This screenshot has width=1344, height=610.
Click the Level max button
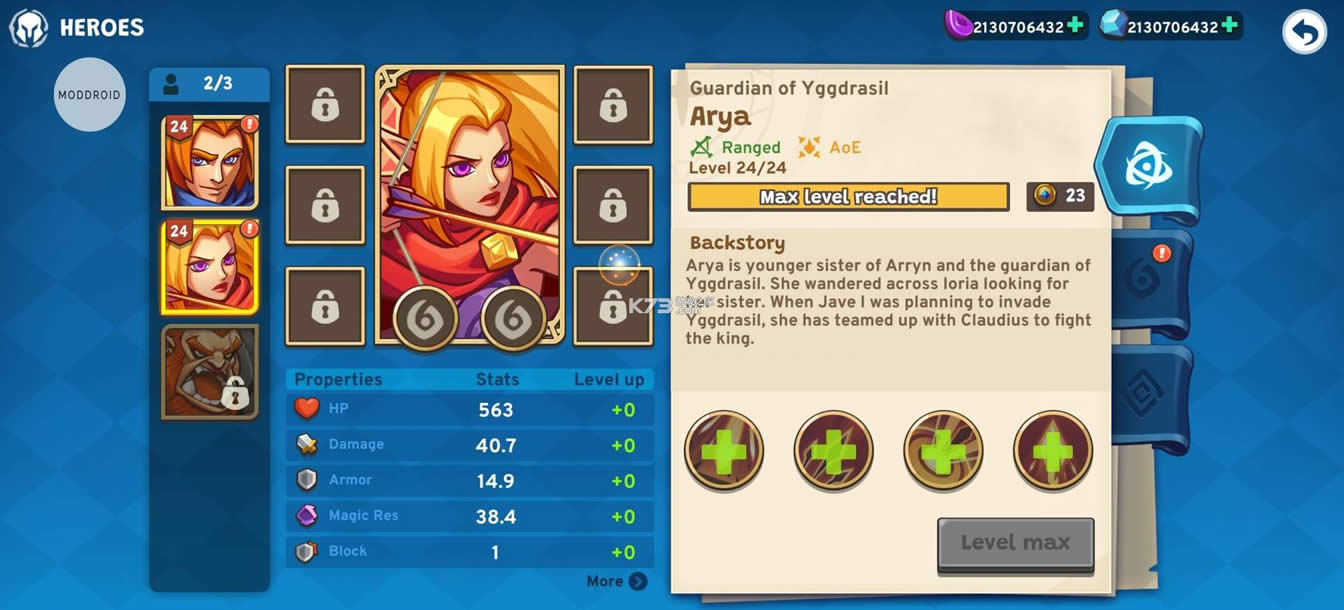1015,543
